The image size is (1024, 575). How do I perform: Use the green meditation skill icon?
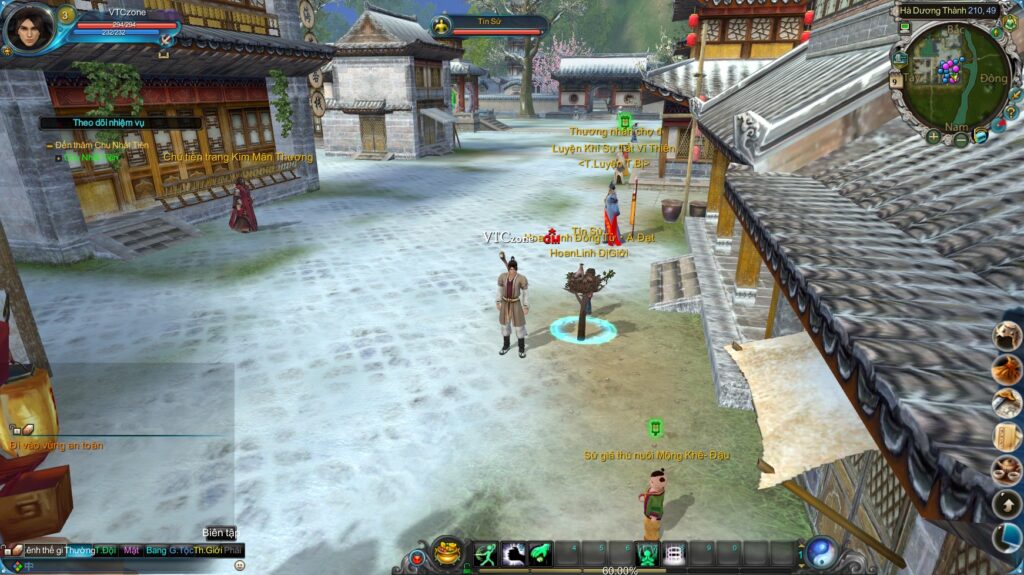(648, 553)
